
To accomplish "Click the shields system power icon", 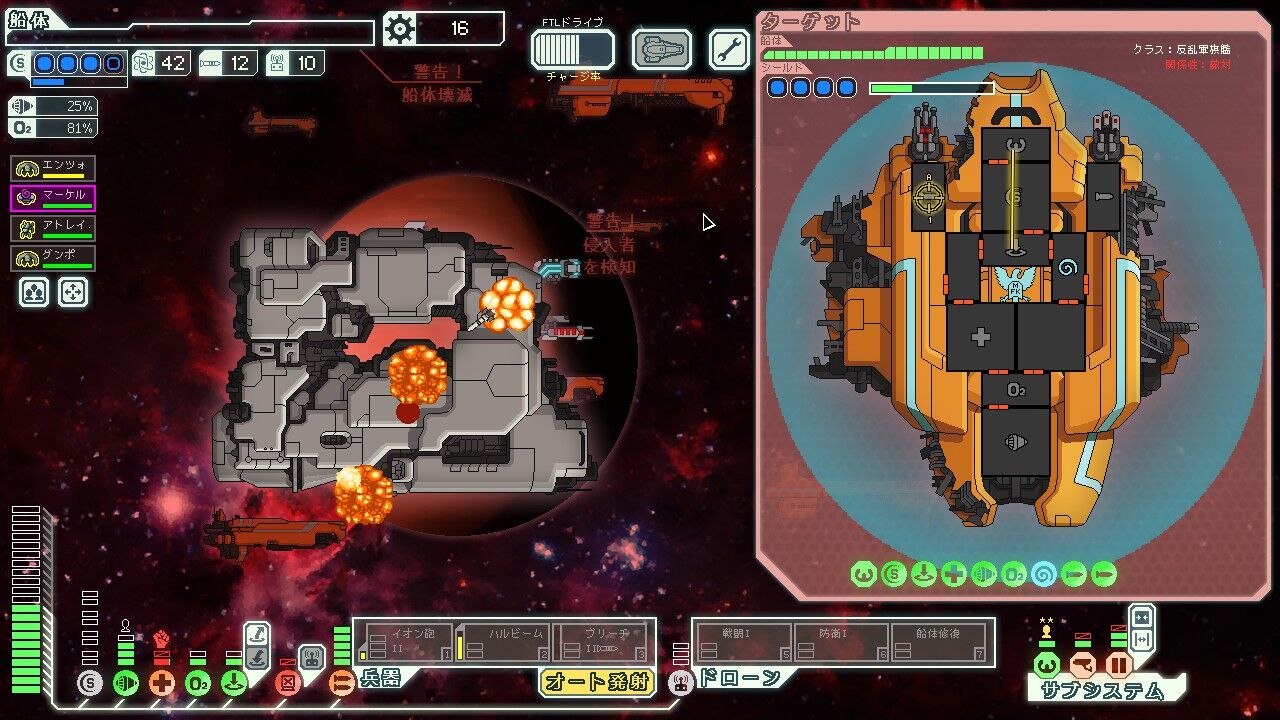I will 90,684.
